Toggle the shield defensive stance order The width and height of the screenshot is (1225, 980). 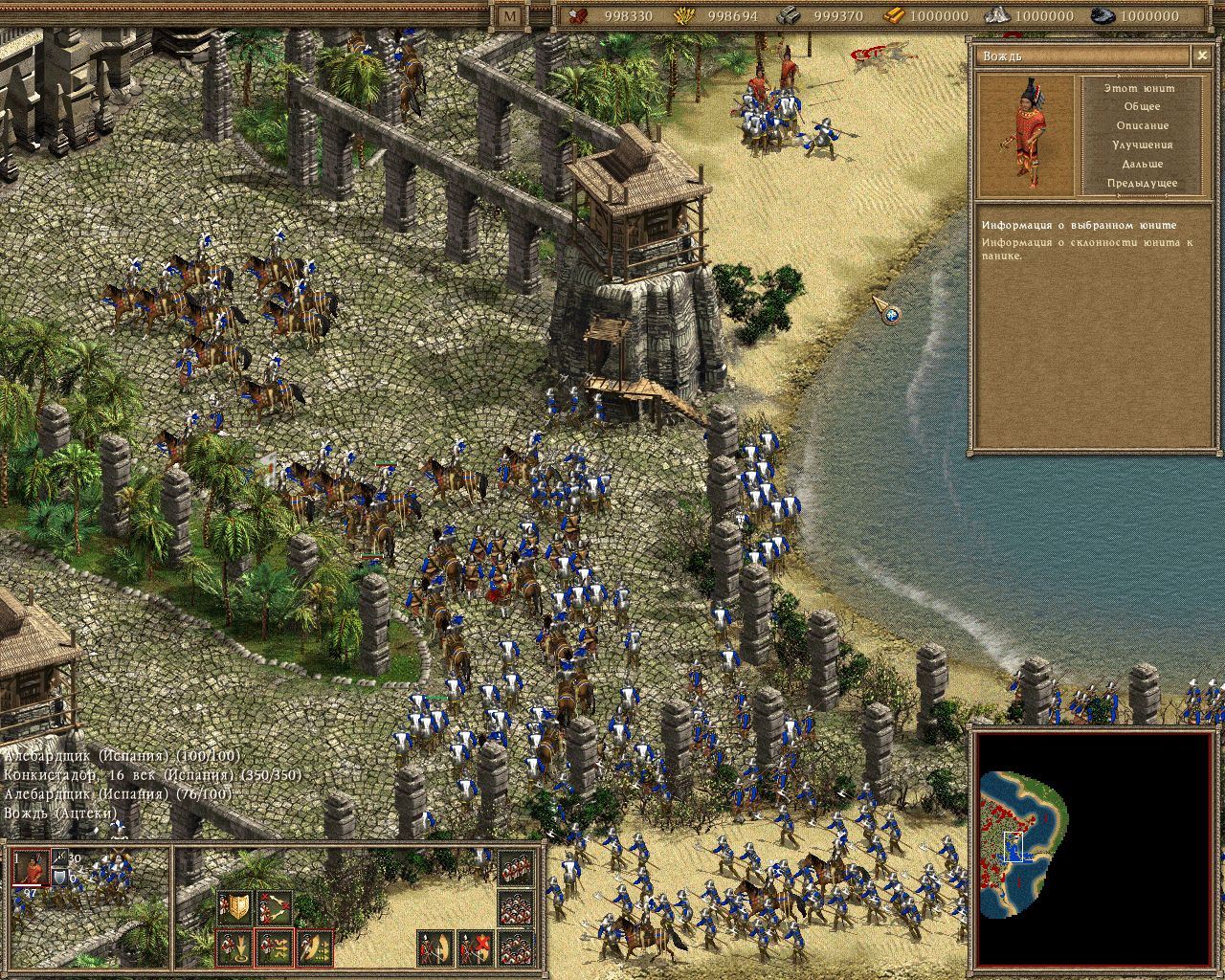click(x=234, y=905)
